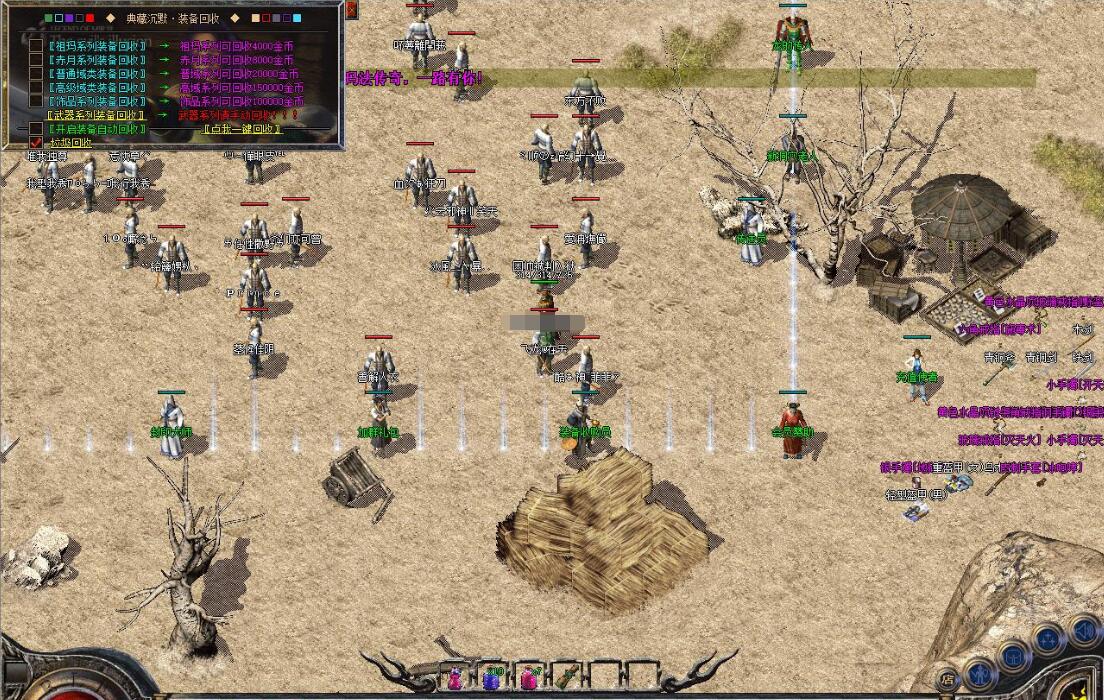This screenshot has height=700, width=1104.
Task: Tick the 赤月系列装备回收 checkbox
Action: point(36,59)
